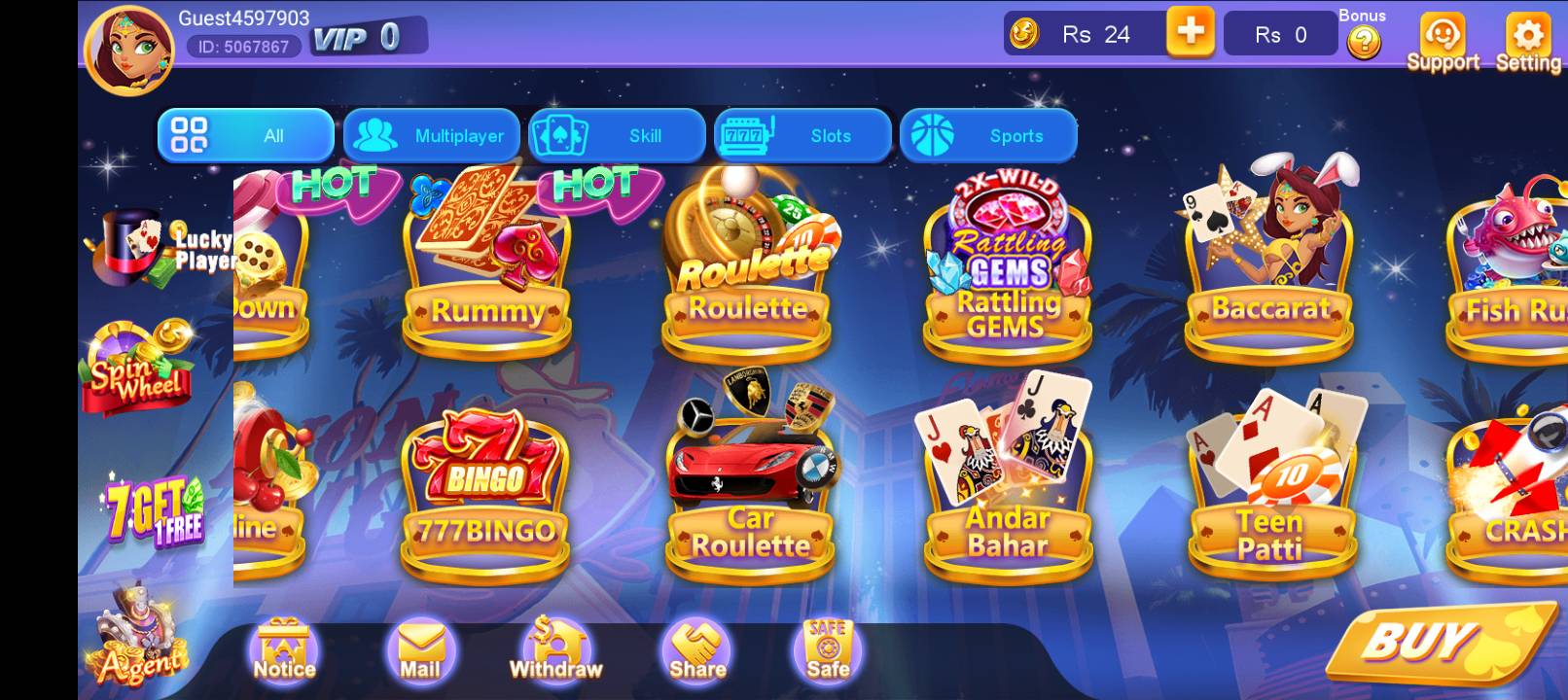Tap the Bonus question mark
Image resolution: width=1568 pixels, height=700 pixels.
[1364, 44]
